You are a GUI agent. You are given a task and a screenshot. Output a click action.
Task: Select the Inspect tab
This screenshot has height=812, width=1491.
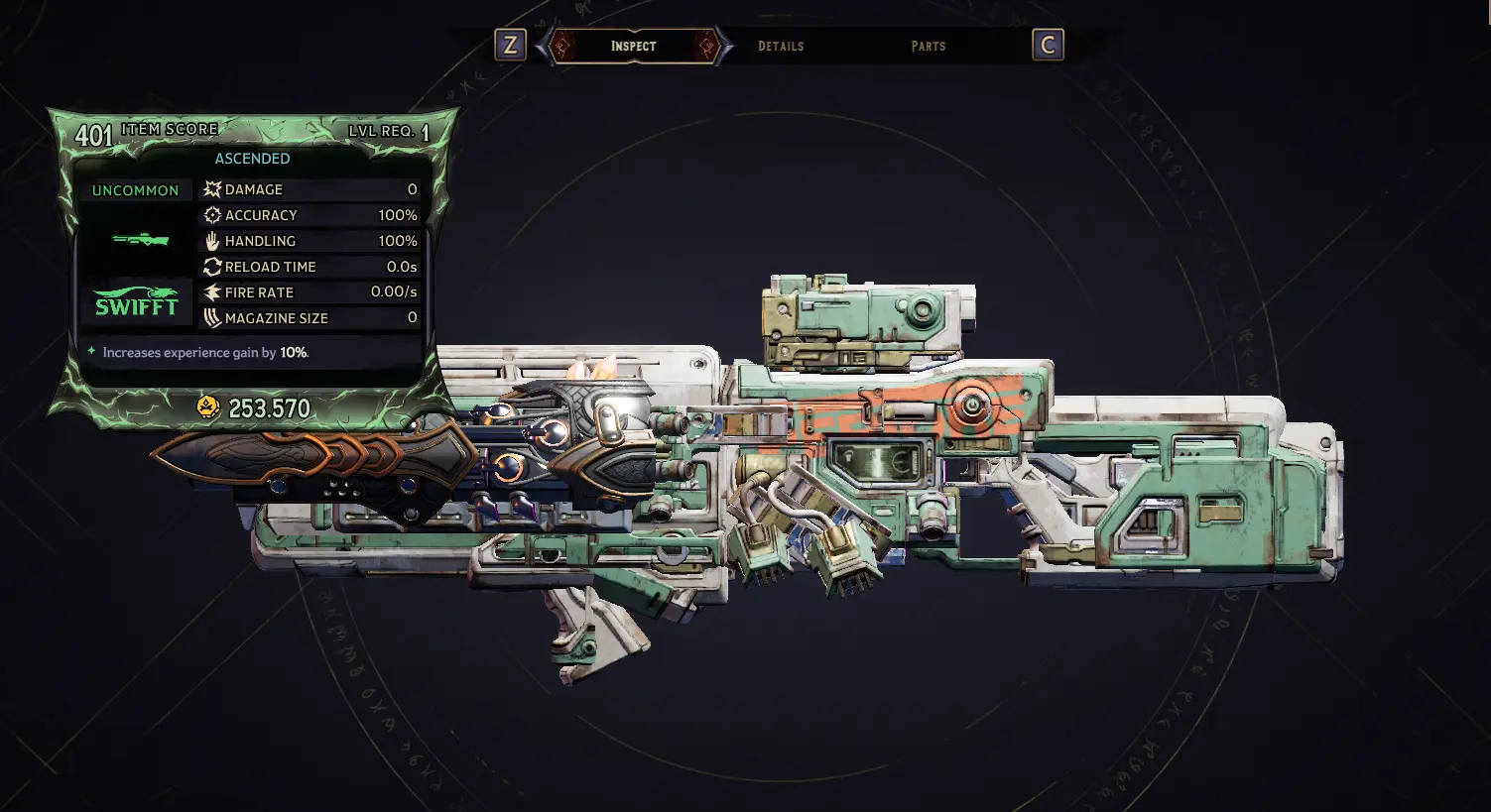tap(633, 46)
